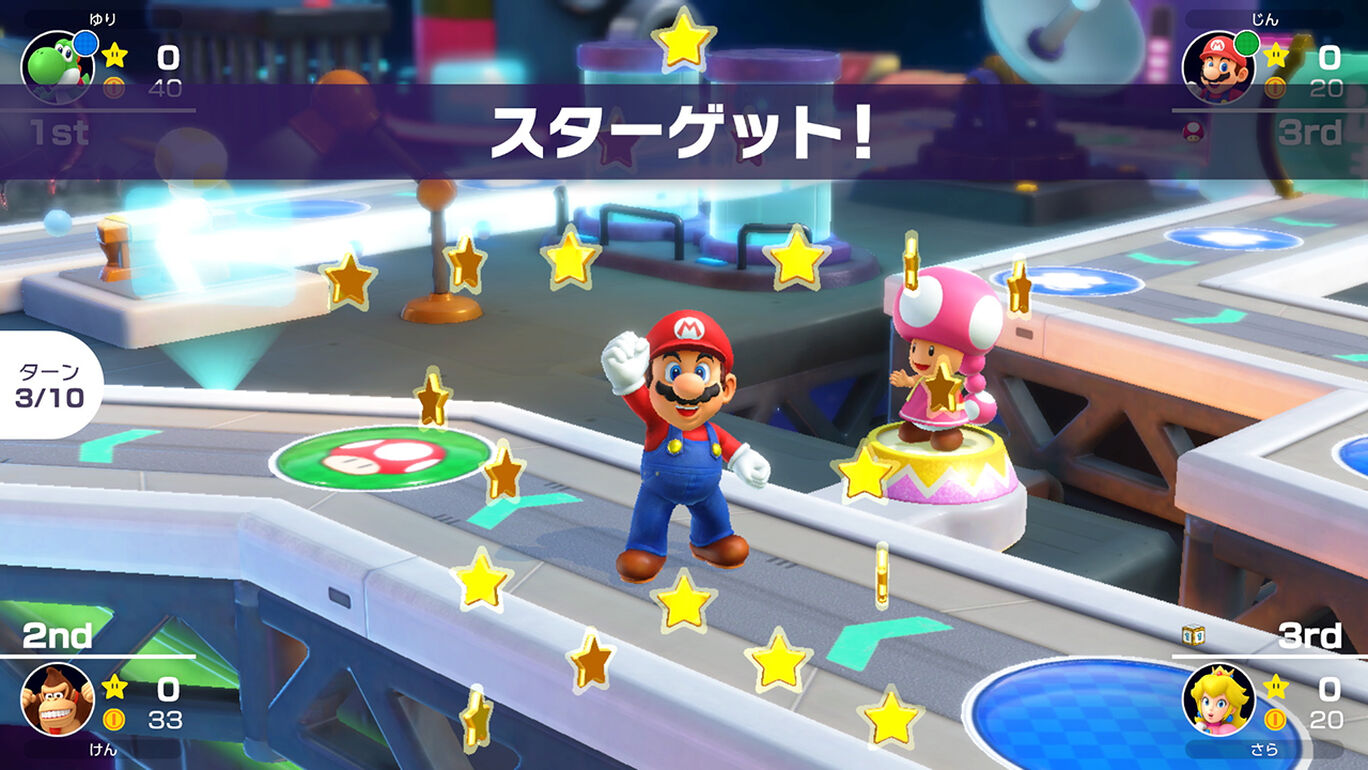The image size is (1368, 770).
Task: Click the item dice block above Peach's panel
Action: pyautogui.click(x=1193, y=634)
